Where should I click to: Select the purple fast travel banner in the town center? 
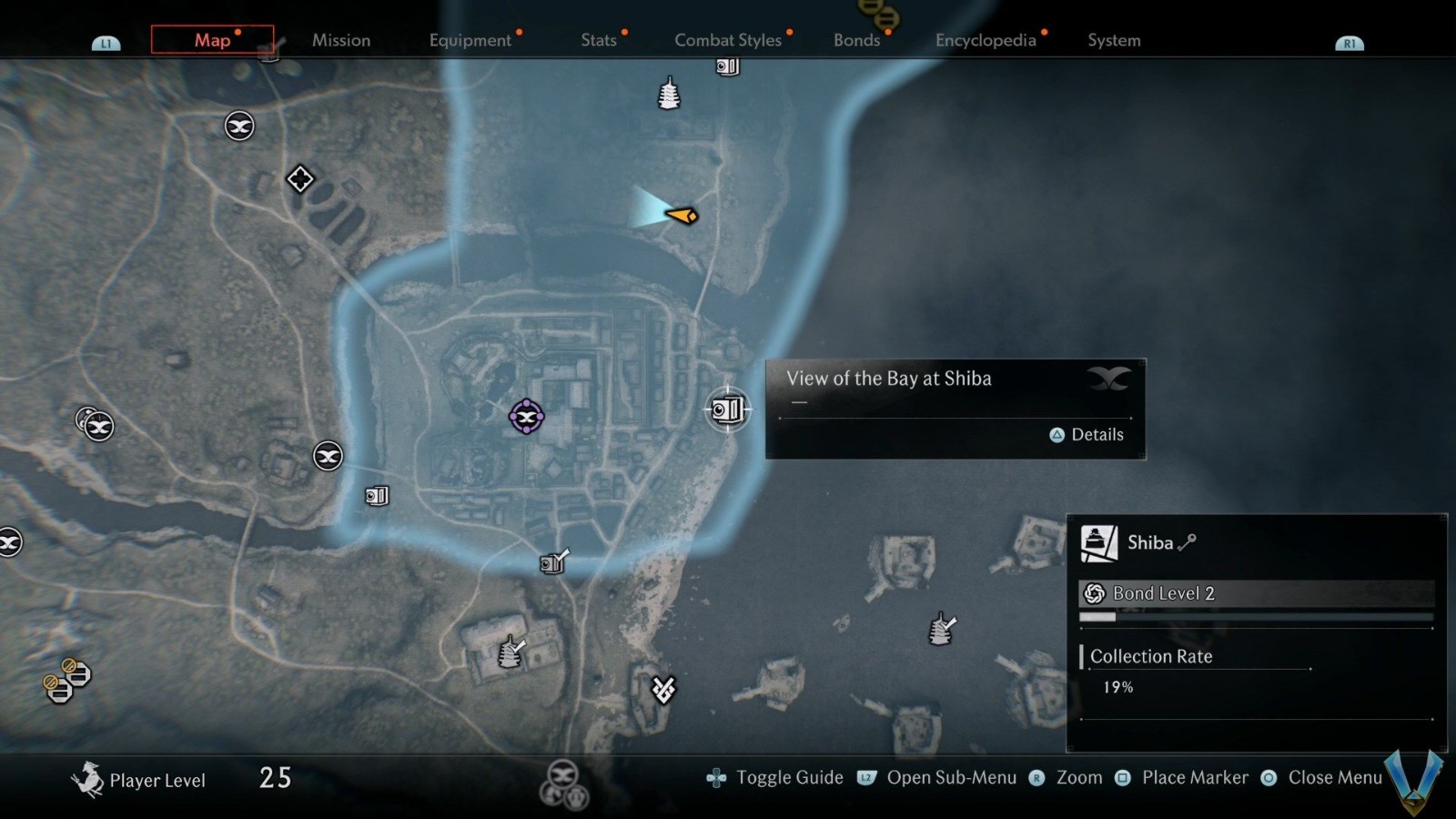tap(525, 418)
